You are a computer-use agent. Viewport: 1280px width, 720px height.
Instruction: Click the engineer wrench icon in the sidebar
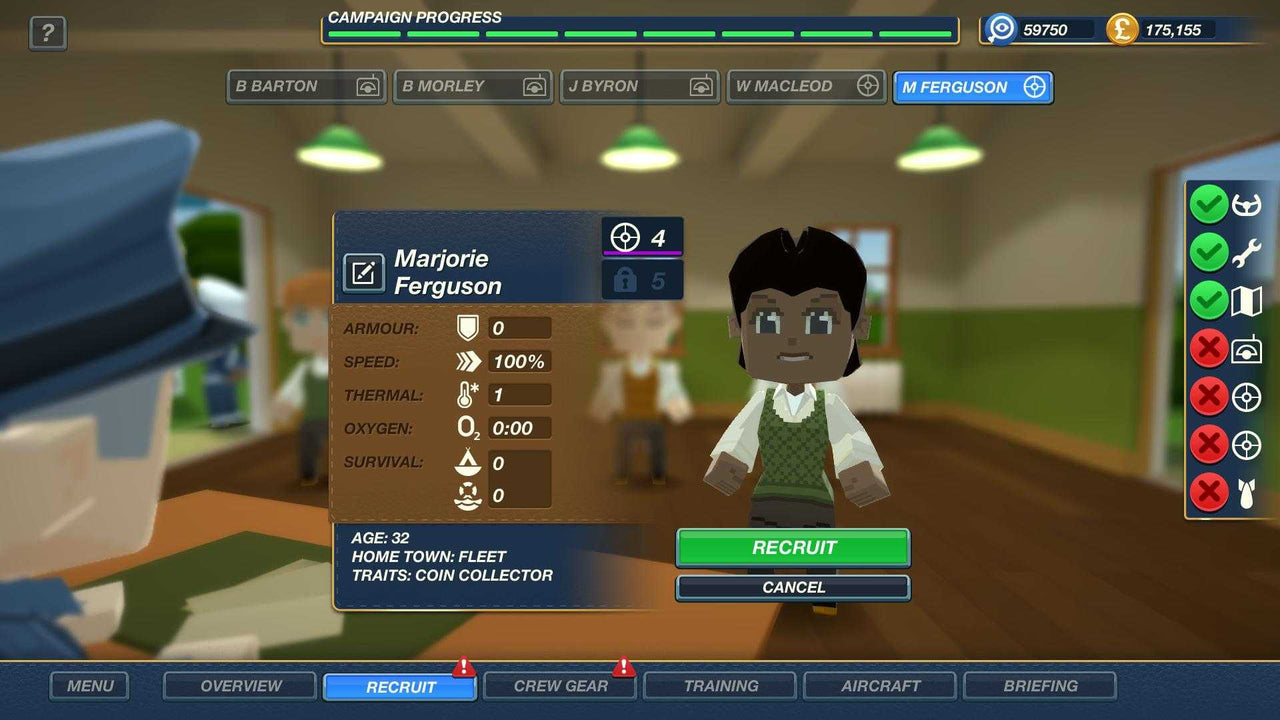[1245, 252]
